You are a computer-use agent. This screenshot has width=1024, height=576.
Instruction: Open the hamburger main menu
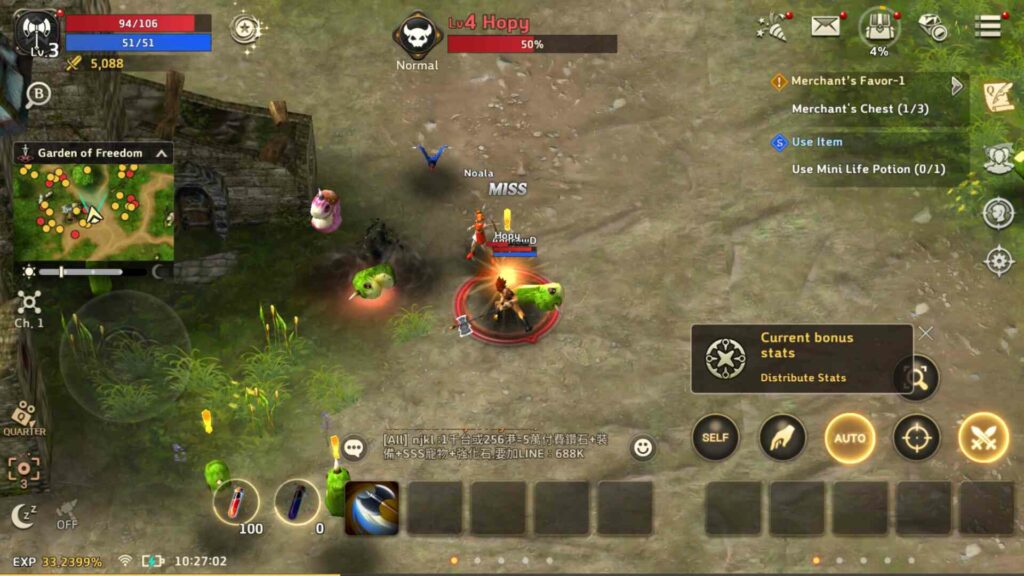coord(988,27)
